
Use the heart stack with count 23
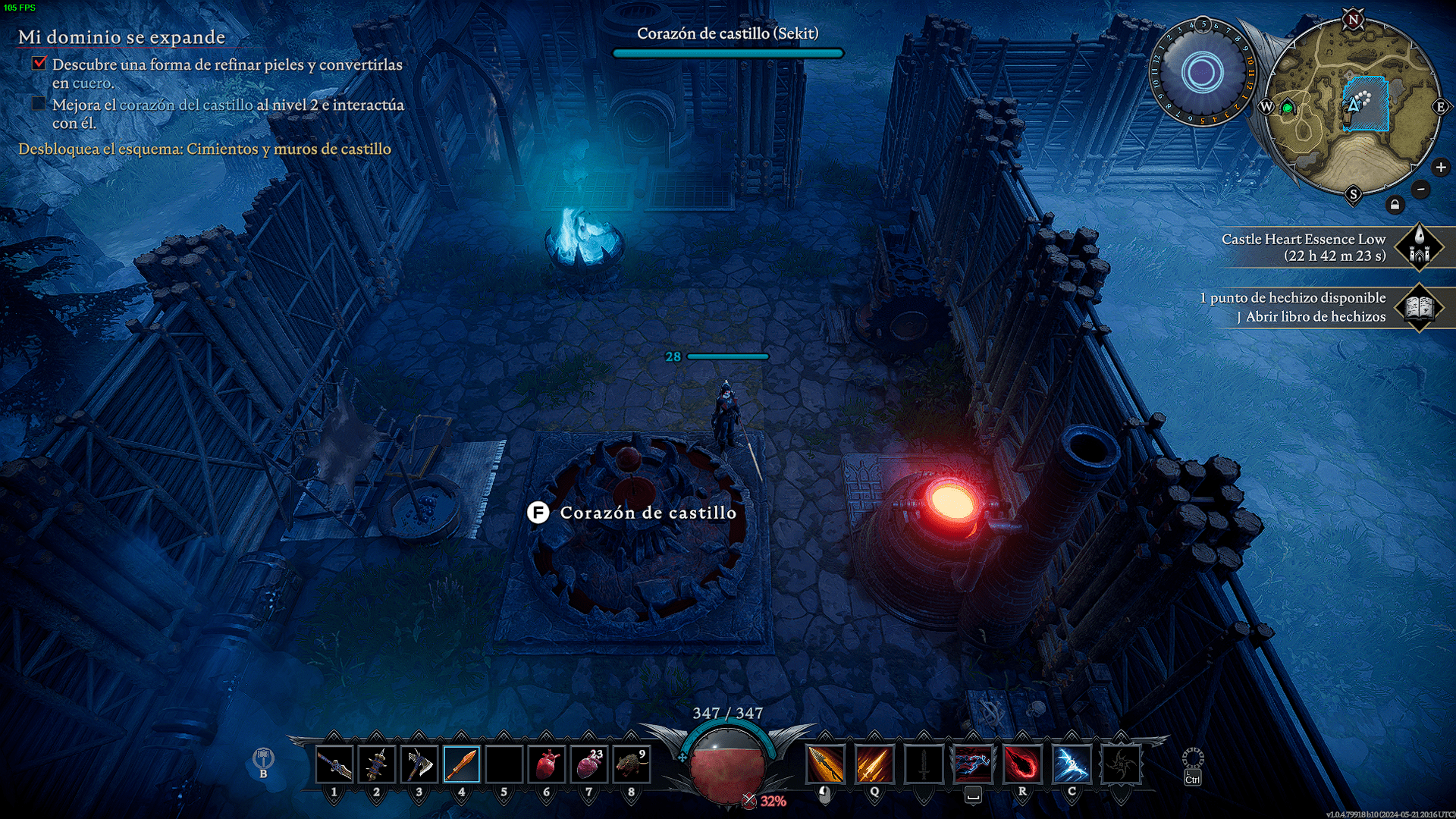[x=589, y=764]
